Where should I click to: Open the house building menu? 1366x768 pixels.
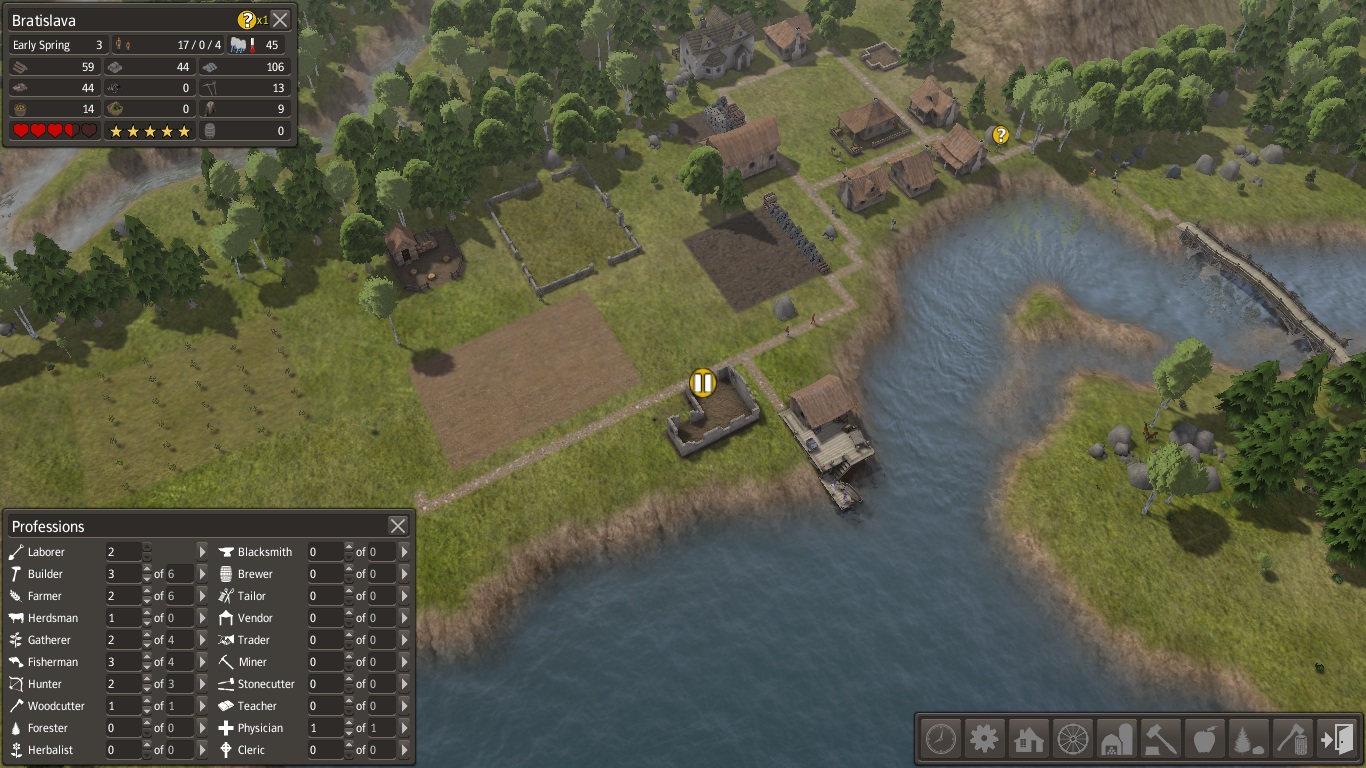[1028, 740]
